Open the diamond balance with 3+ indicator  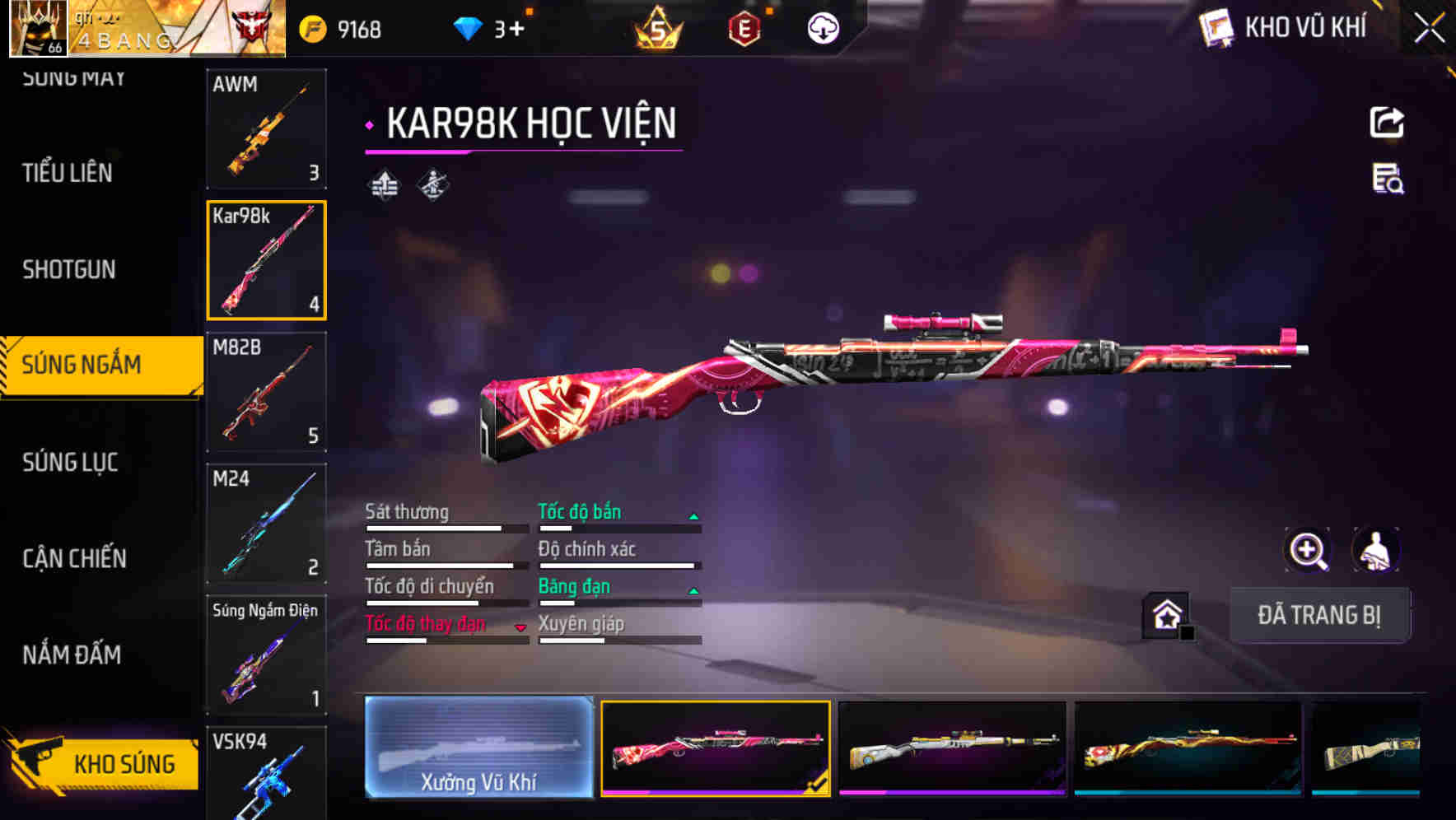click(x=486, y=27)
